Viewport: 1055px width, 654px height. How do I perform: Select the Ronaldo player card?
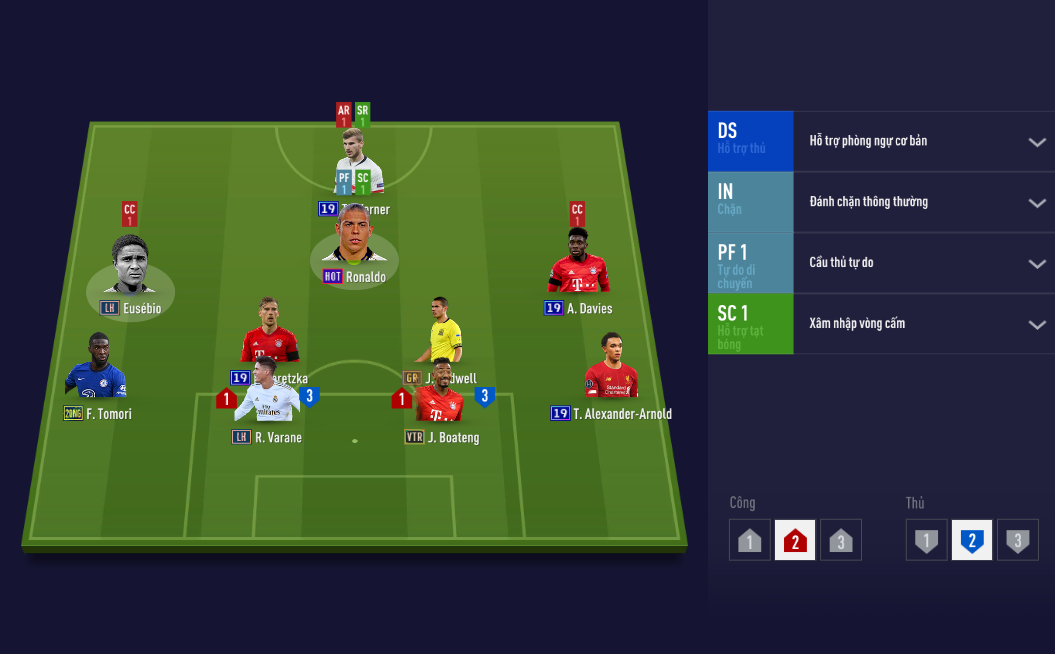click(x=353, y=238)
